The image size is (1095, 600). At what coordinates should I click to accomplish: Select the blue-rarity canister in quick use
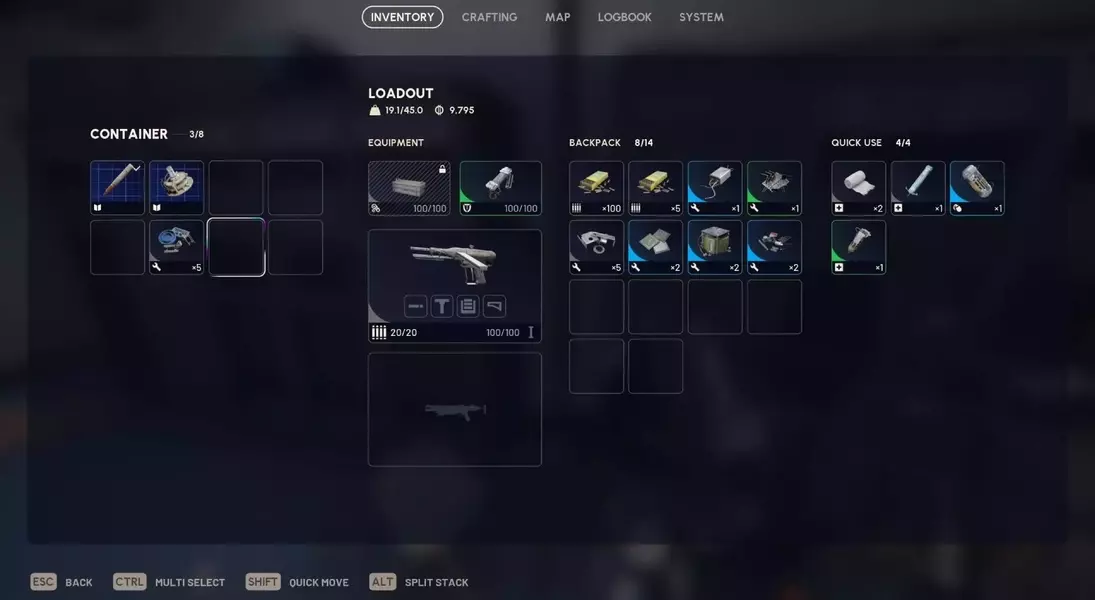point(976,188)
